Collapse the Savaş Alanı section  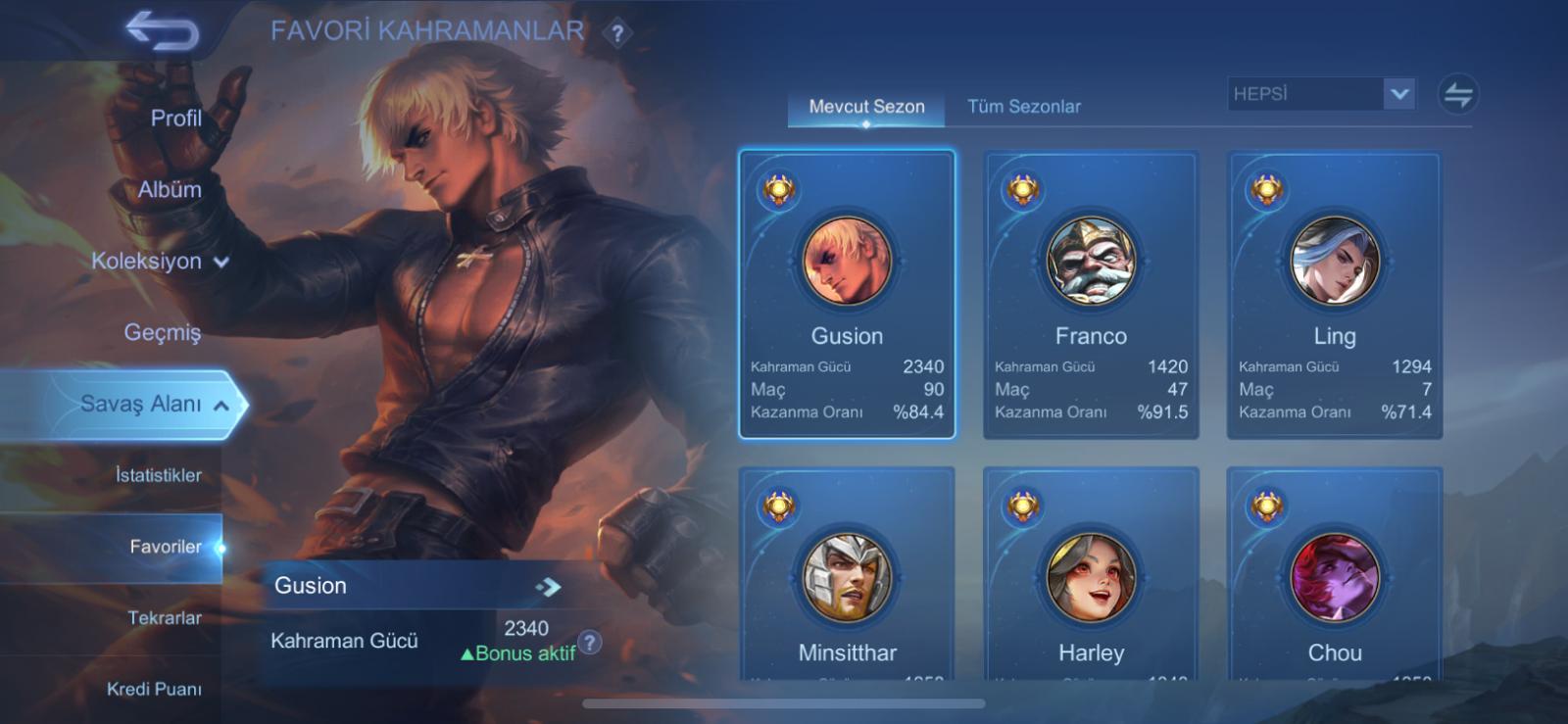tap(226, 403)
